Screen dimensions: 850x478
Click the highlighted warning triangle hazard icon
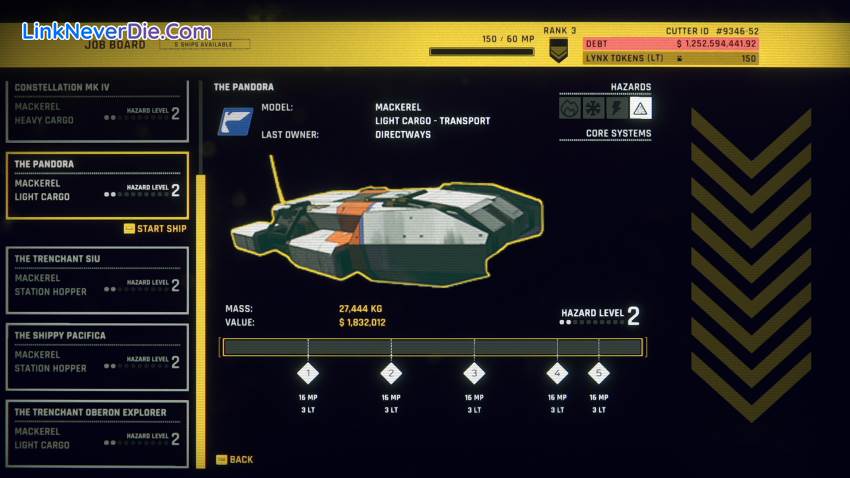coord(641,108)
